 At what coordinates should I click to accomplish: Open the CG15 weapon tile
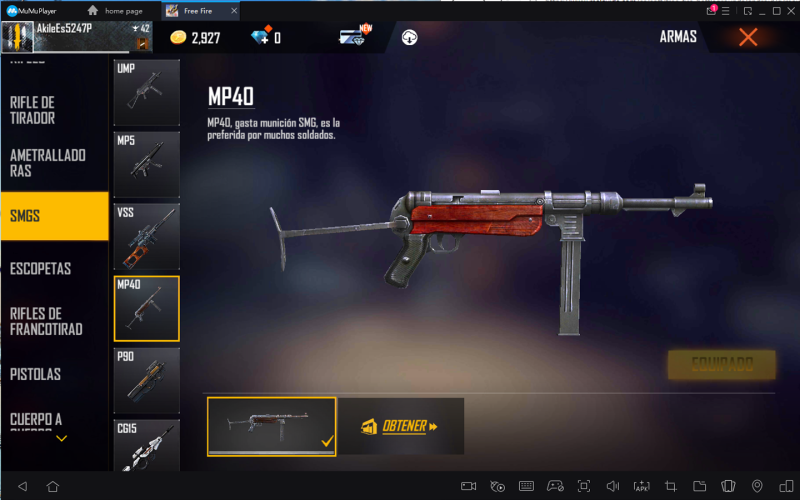click(146, 447)
